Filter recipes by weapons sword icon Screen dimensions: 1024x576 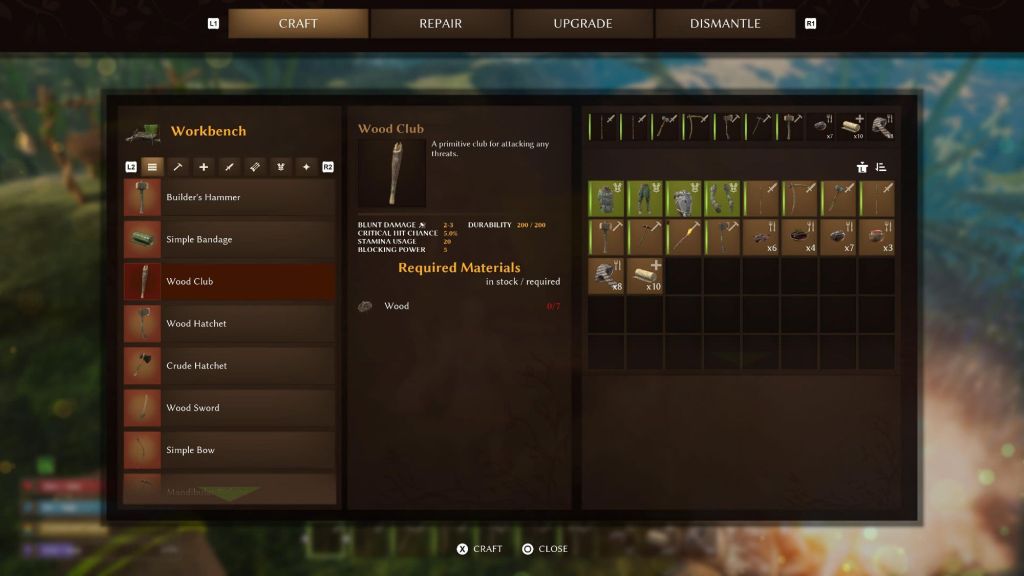pyautogui.click(x=229, y=167)
